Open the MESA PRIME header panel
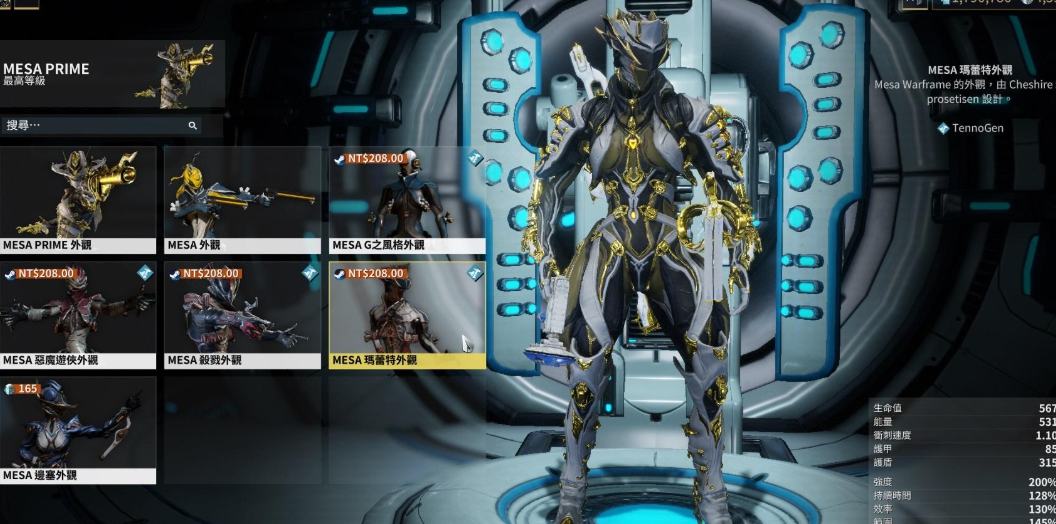 point(111,75)
